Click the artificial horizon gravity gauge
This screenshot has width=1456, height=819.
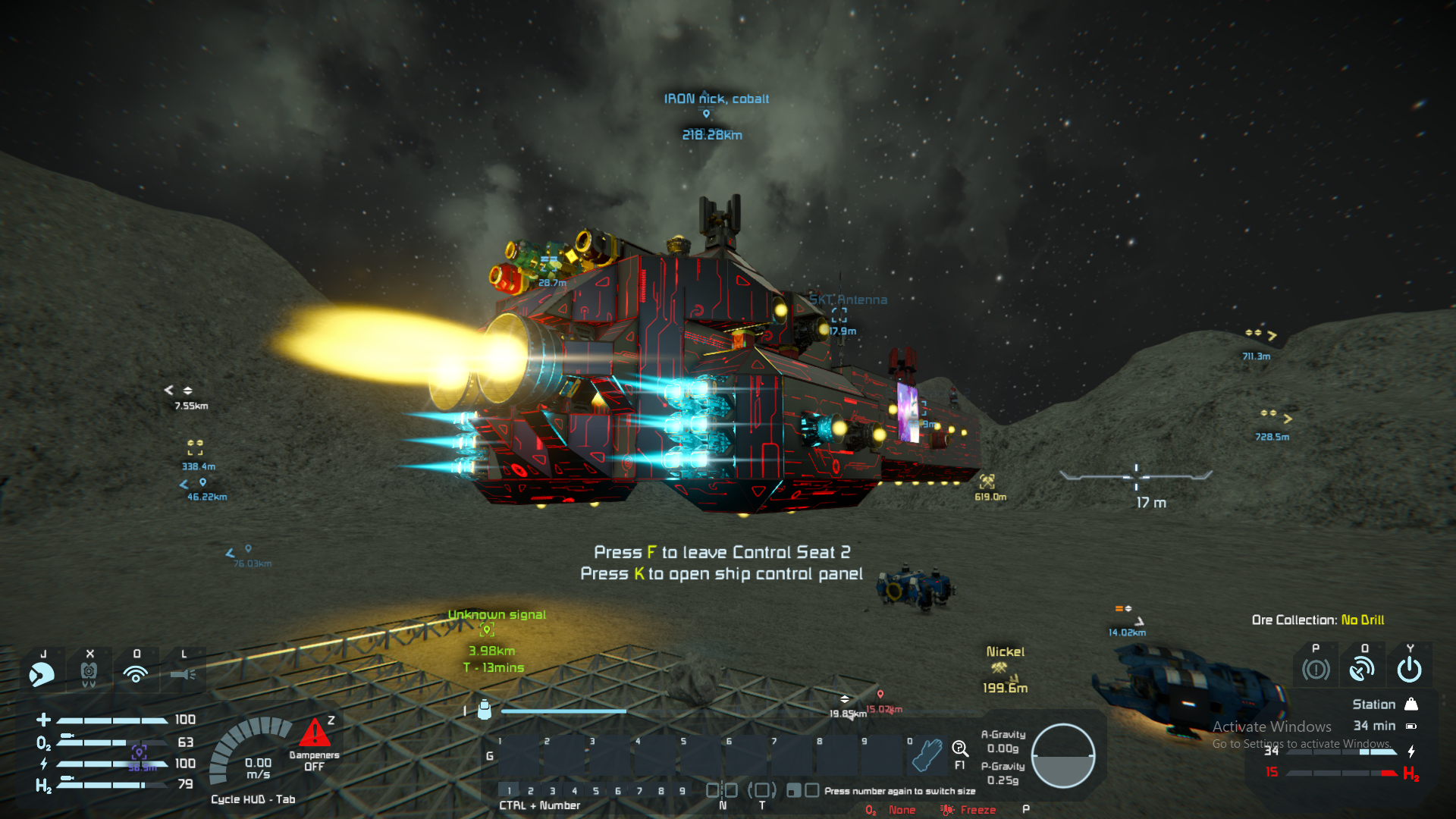click(x=1063, y=756)
